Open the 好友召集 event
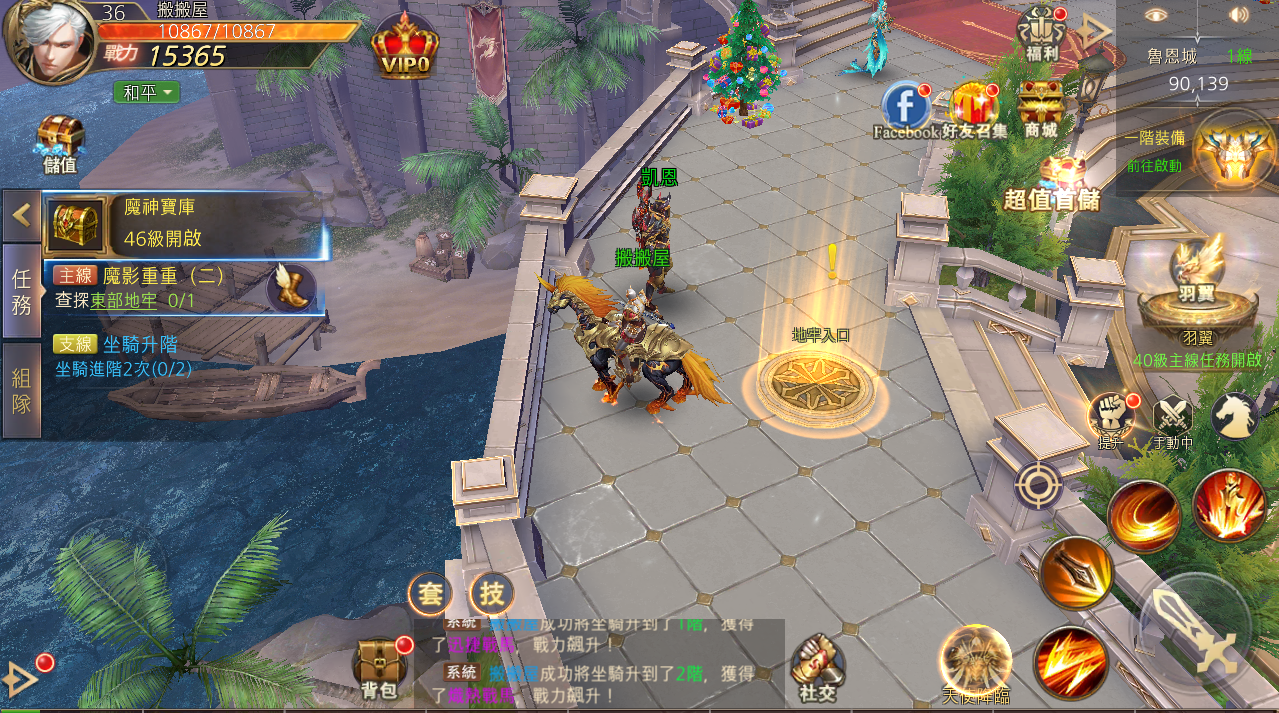The height and width of the screenshot is (713, 1279). [974, 108]
